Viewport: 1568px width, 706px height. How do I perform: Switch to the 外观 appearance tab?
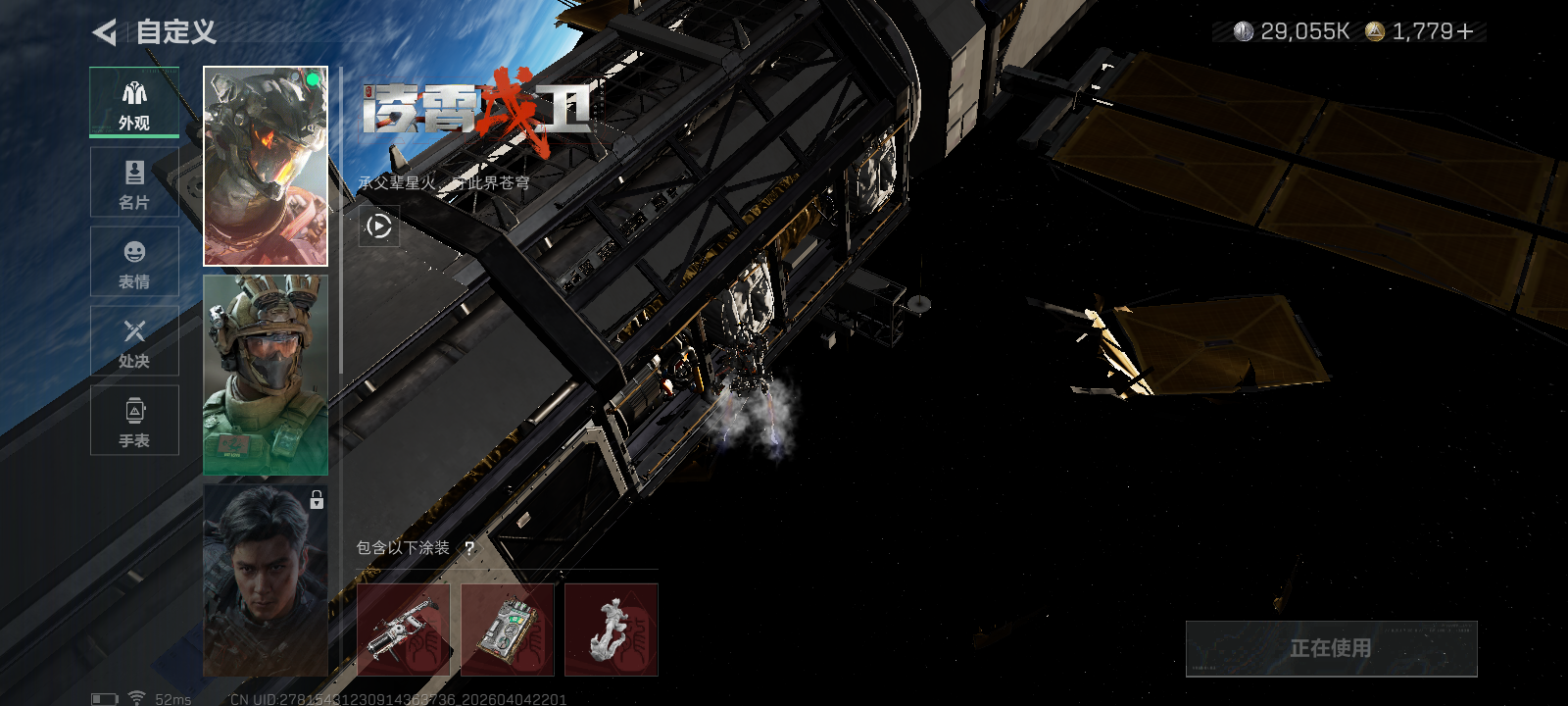point(134,103)
